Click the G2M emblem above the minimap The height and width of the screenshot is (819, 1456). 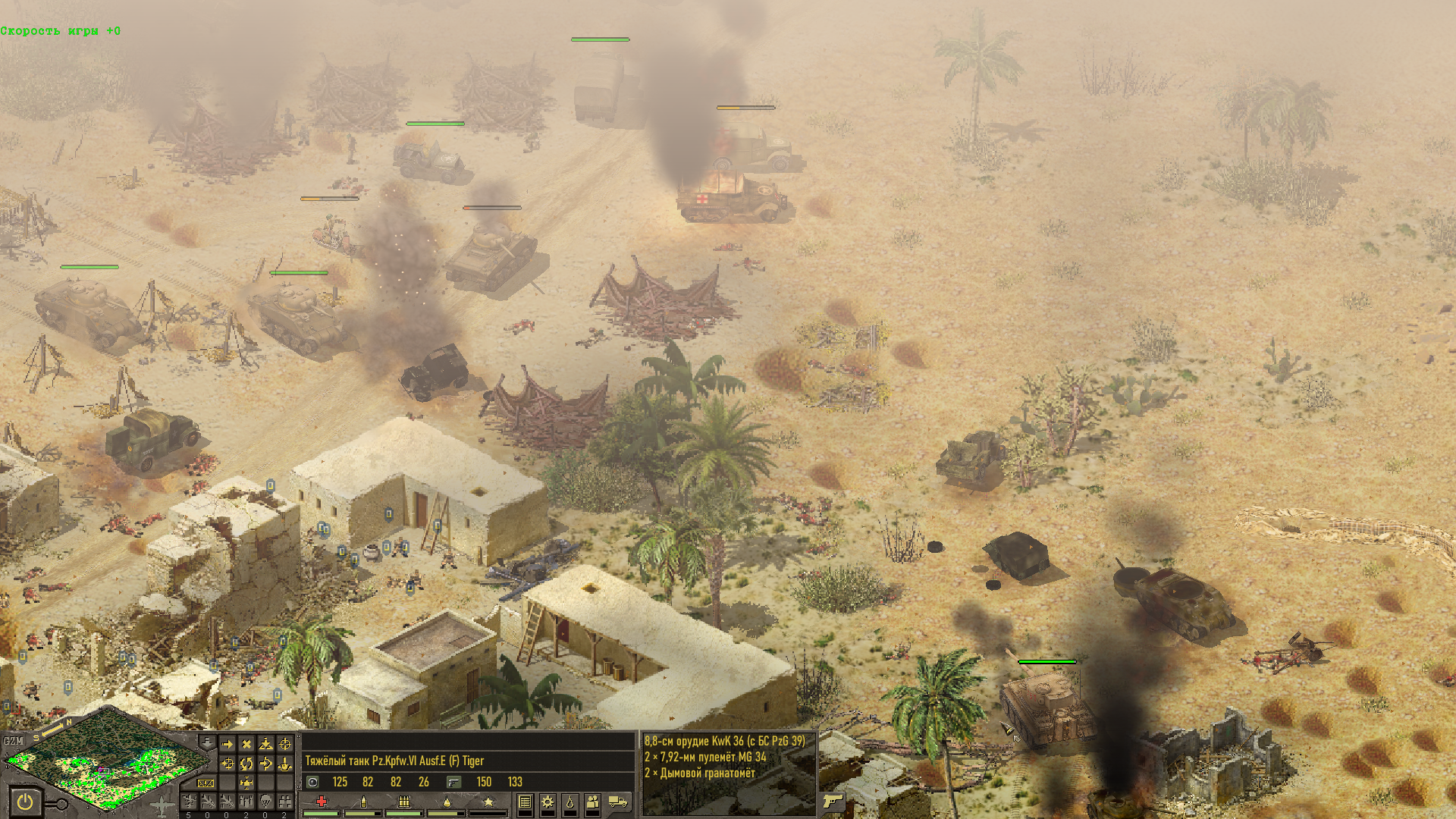click(14, 741)
